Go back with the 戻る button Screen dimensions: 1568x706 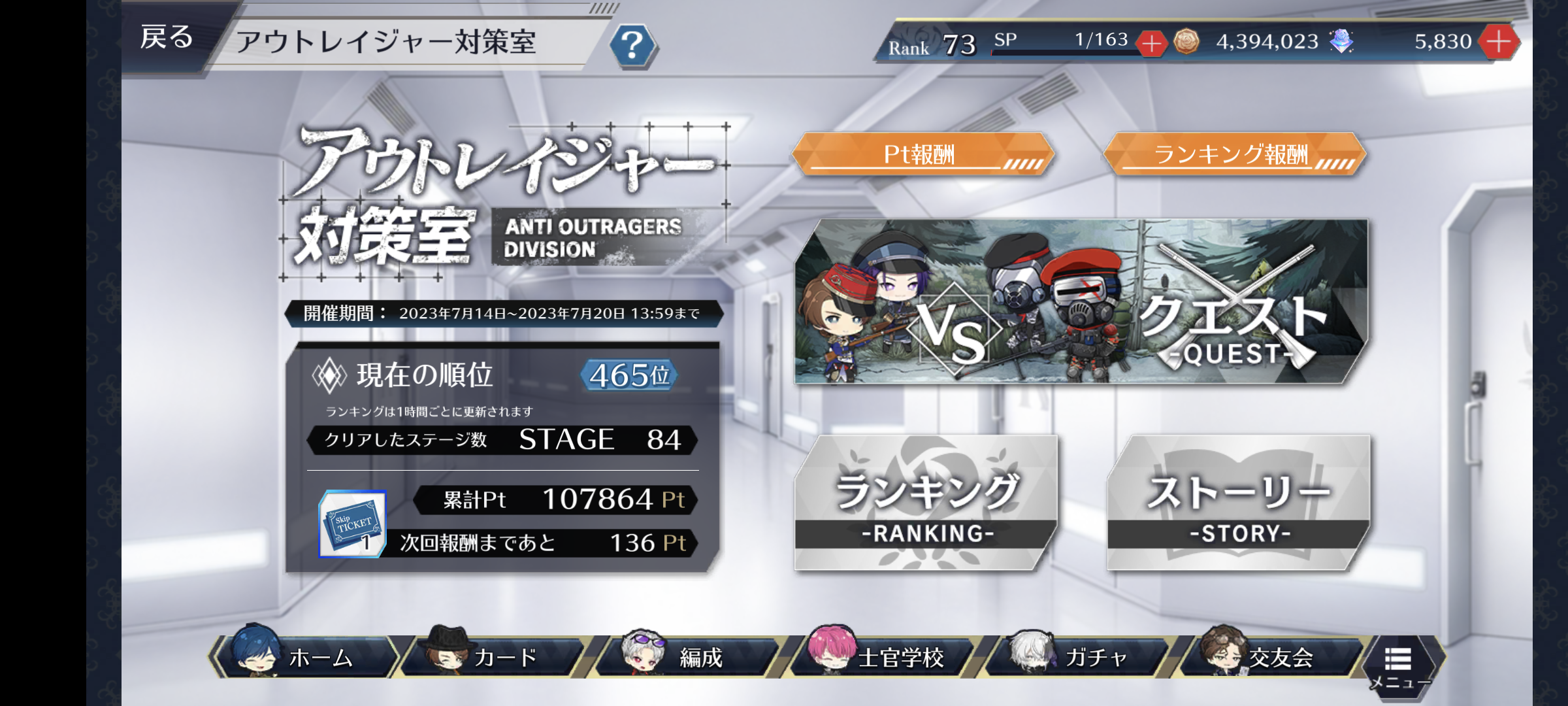pos(167,38)
